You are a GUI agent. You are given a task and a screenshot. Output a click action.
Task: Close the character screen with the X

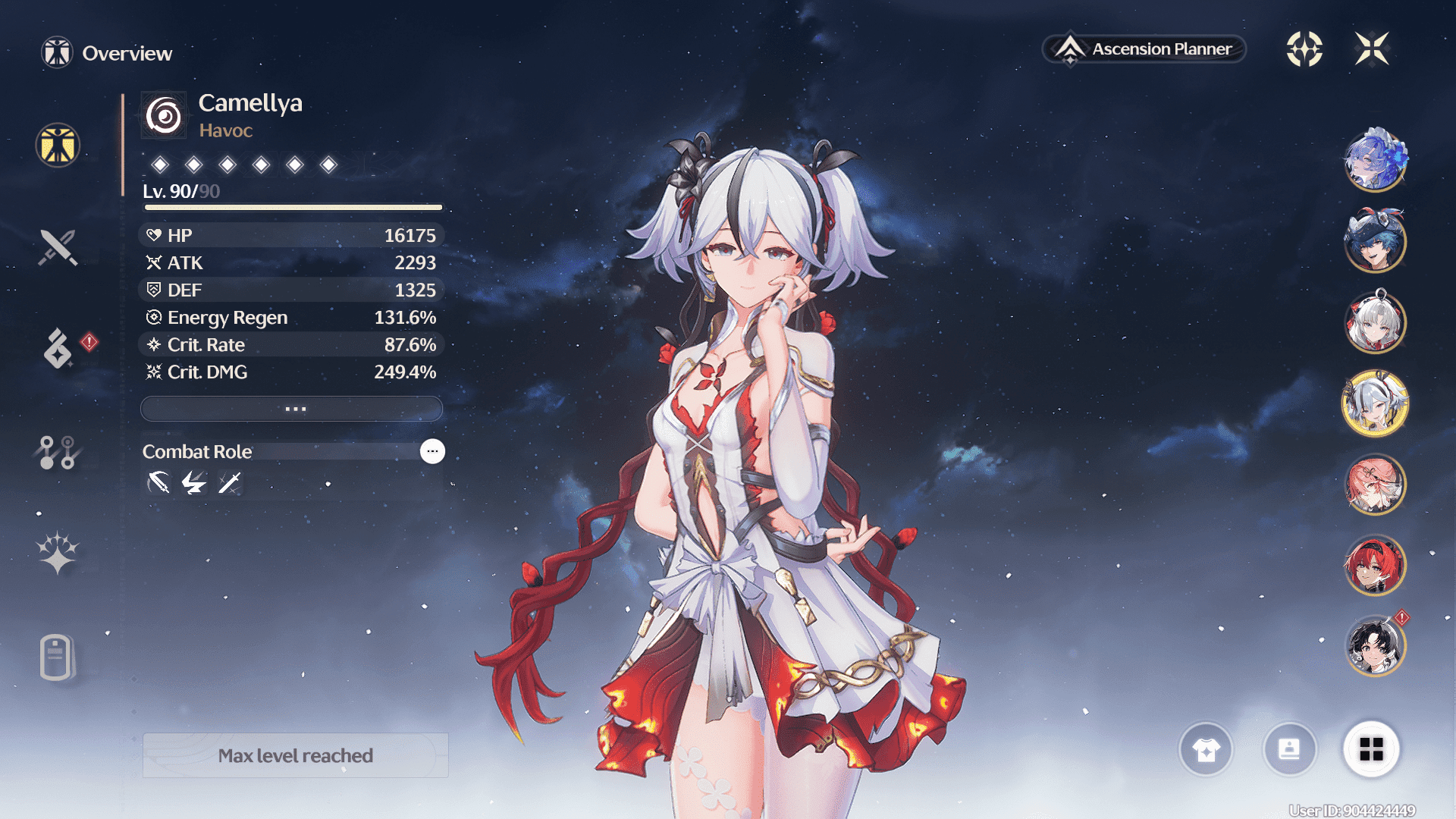pyautogui.click(x=1372, y=49)
